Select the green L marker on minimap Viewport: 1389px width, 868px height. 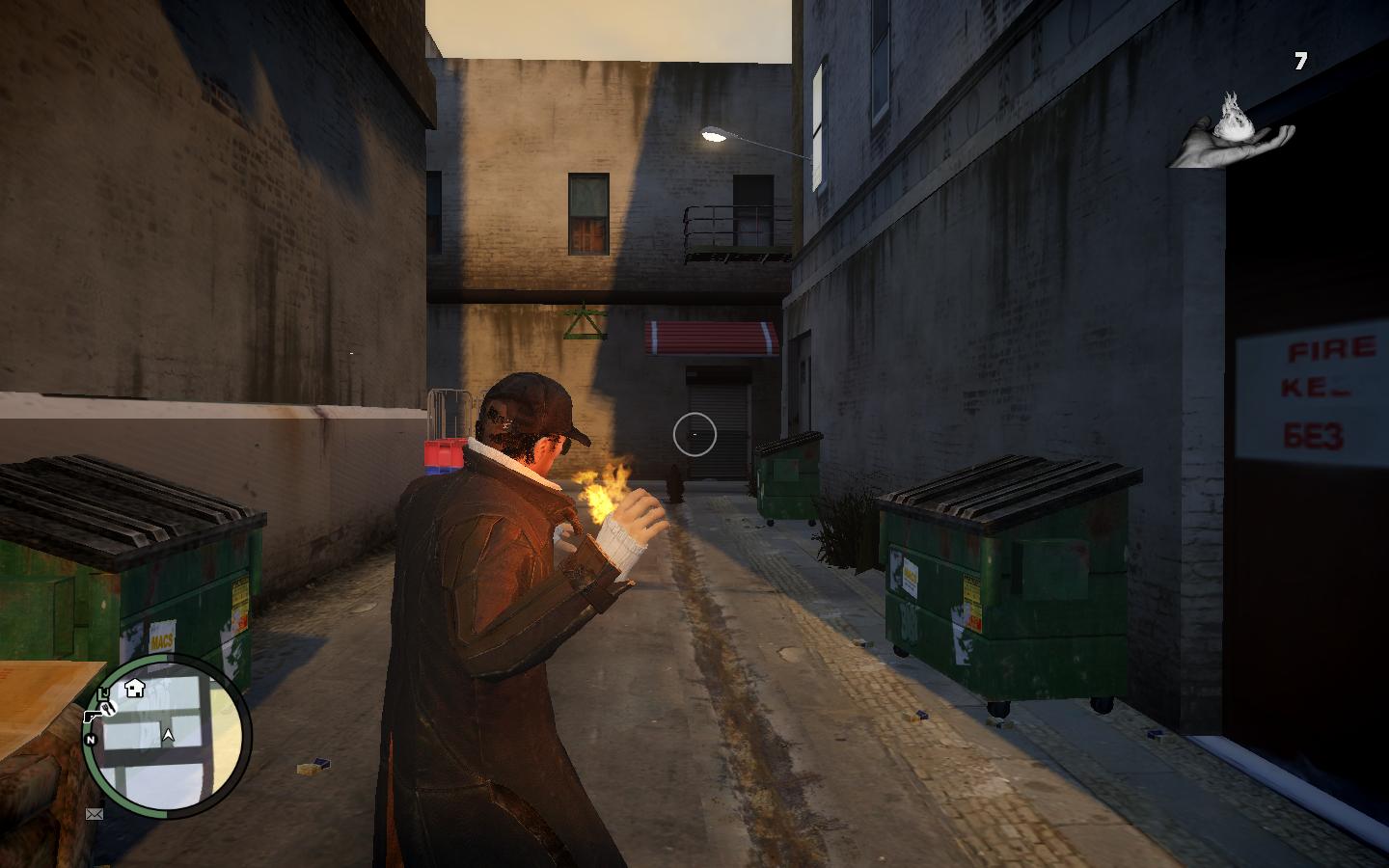click(104, 693)
